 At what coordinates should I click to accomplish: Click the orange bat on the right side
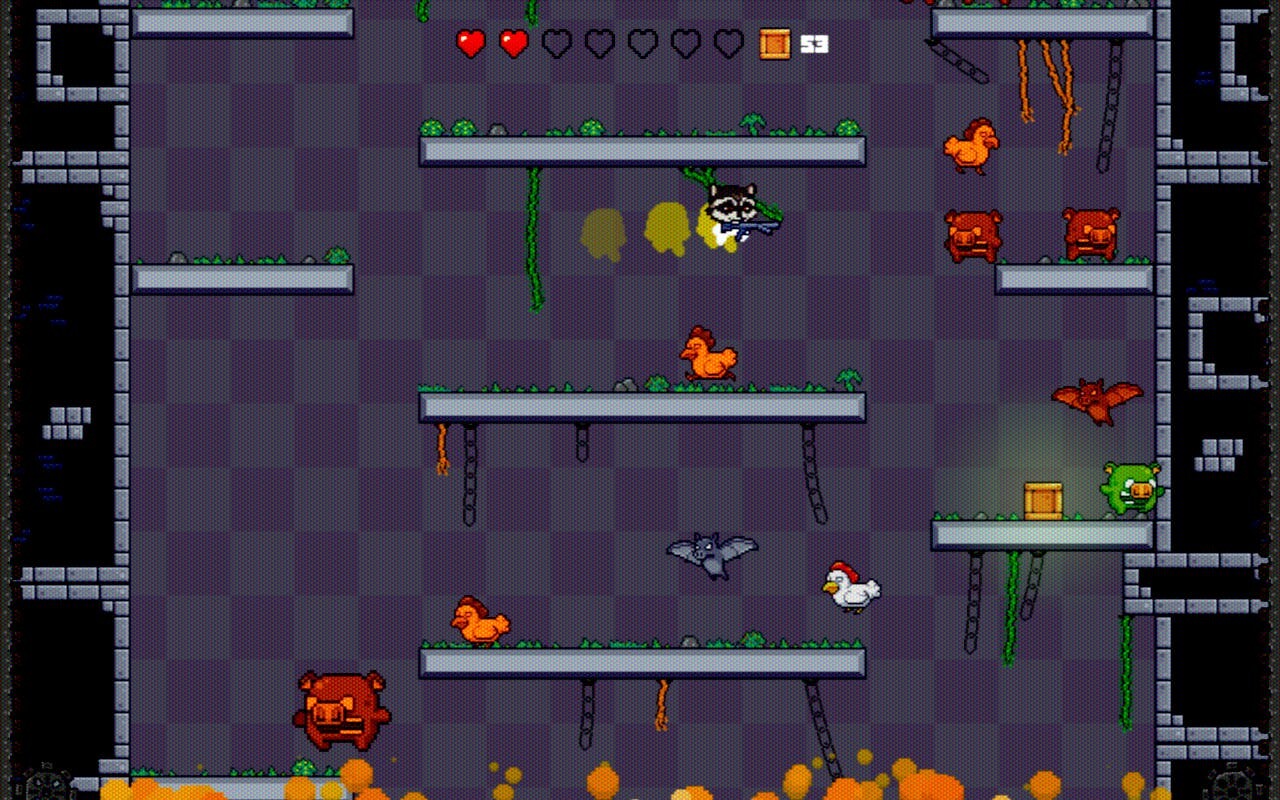pos(1097,400)
